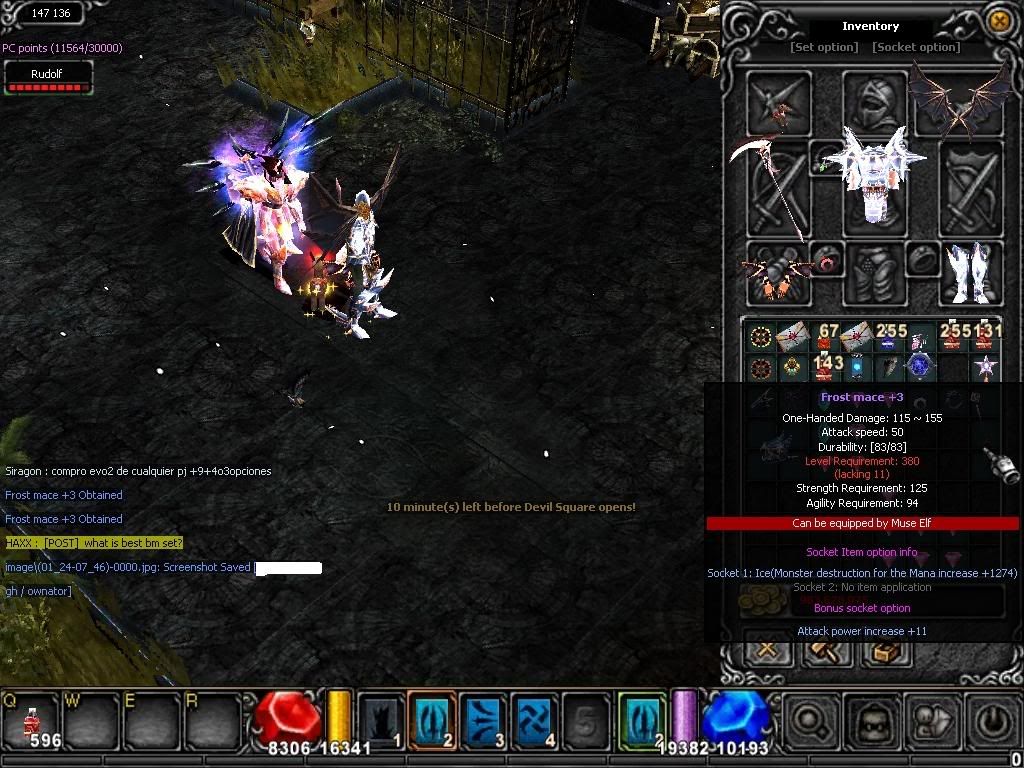The image size is (1024, 768).
Task: Select the pink star item
Action: 986,367
